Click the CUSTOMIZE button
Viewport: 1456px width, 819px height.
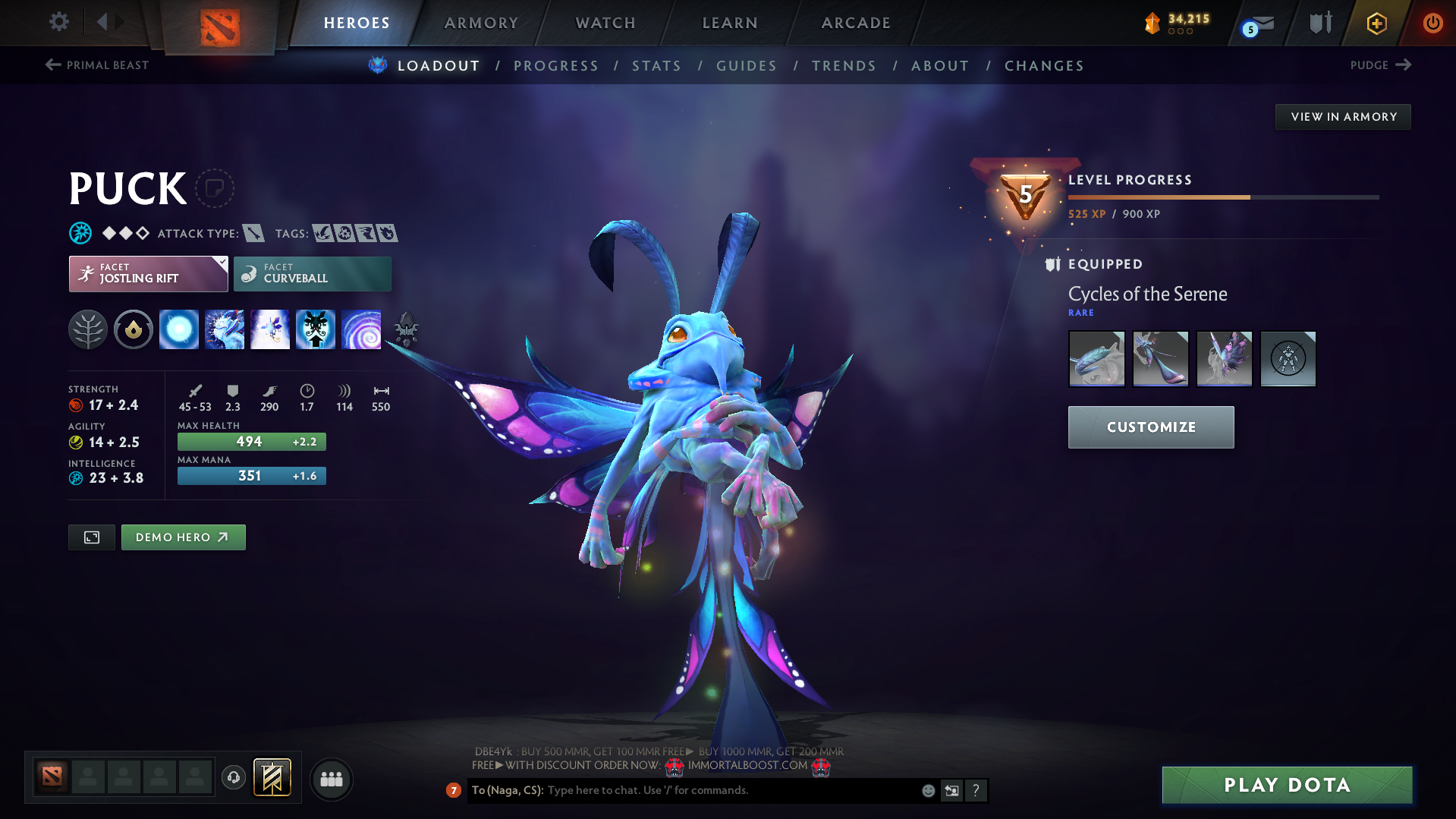click(1150, 427)
